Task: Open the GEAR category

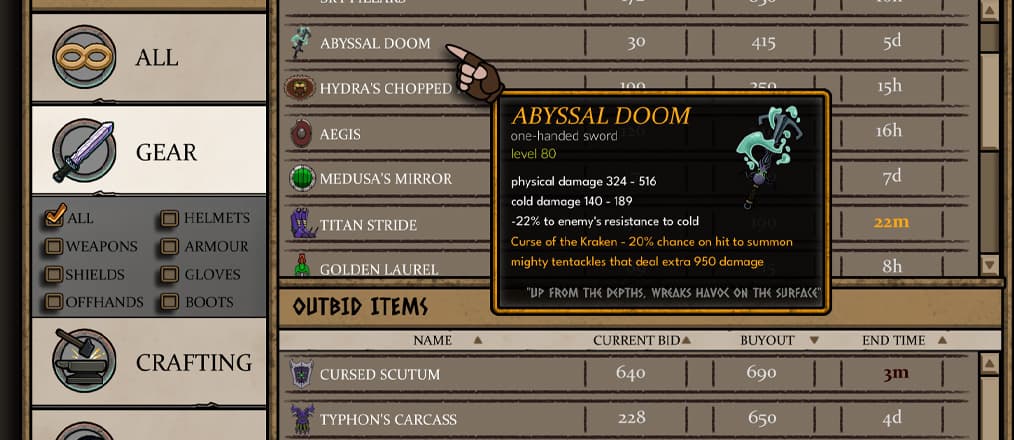Action: (x=148, y=151)
